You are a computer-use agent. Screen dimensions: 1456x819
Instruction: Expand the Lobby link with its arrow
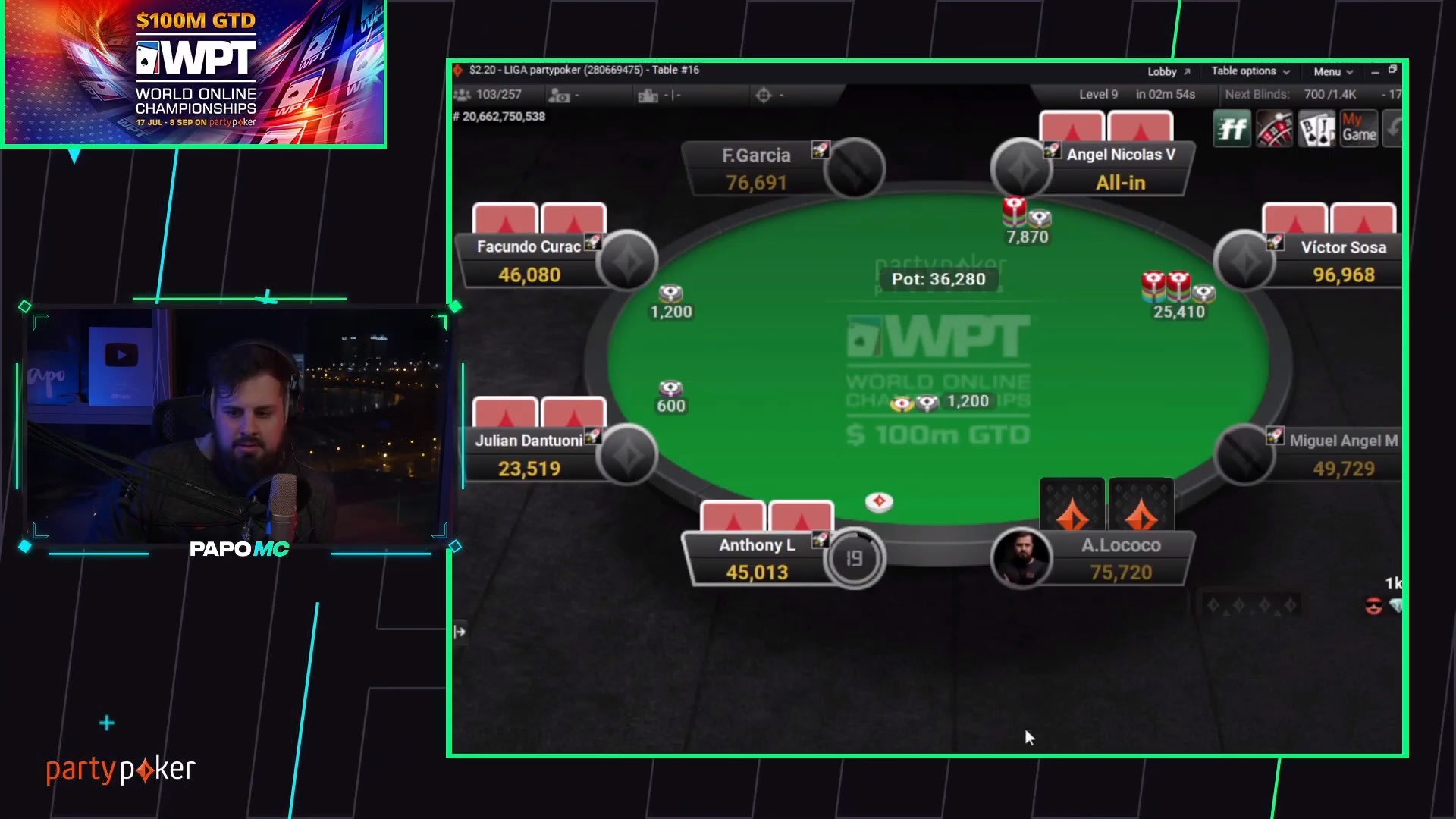1167,71
